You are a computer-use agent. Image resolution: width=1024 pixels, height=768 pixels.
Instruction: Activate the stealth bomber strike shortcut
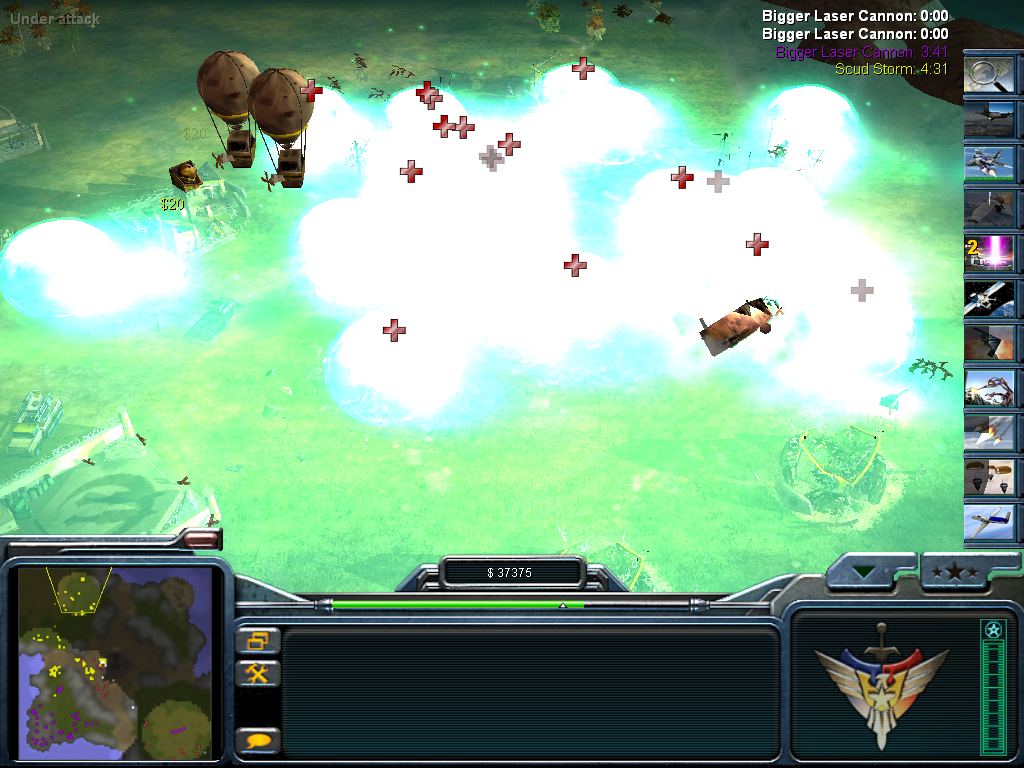pyautogui.click(x=989, y=343)
